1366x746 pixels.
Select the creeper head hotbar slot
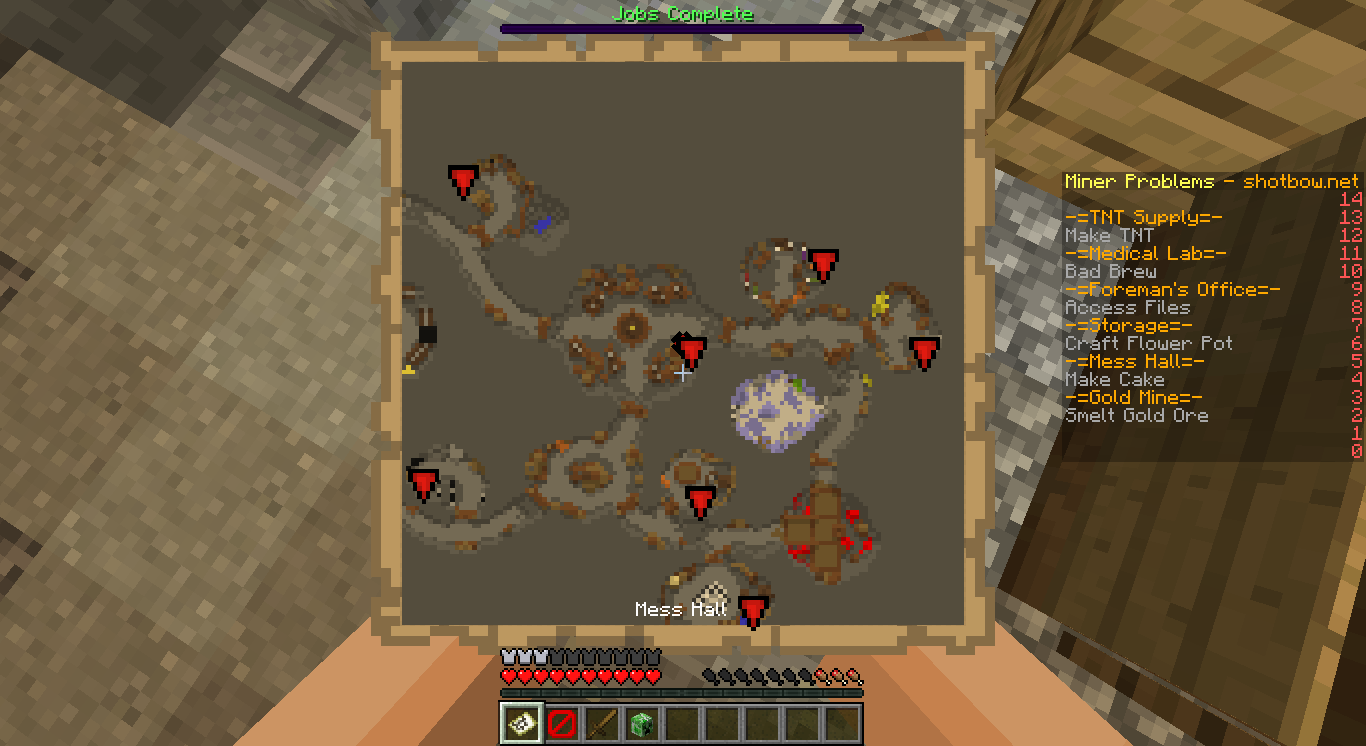click(x=641, y=723)
